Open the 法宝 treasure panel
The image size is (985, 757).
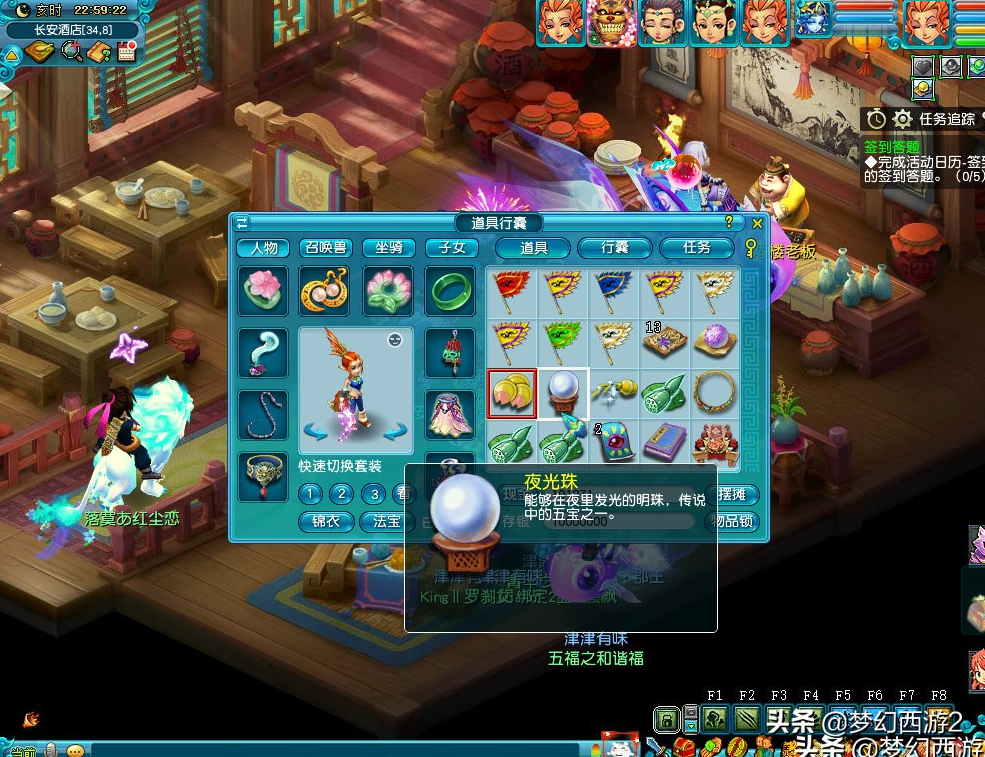387,522
